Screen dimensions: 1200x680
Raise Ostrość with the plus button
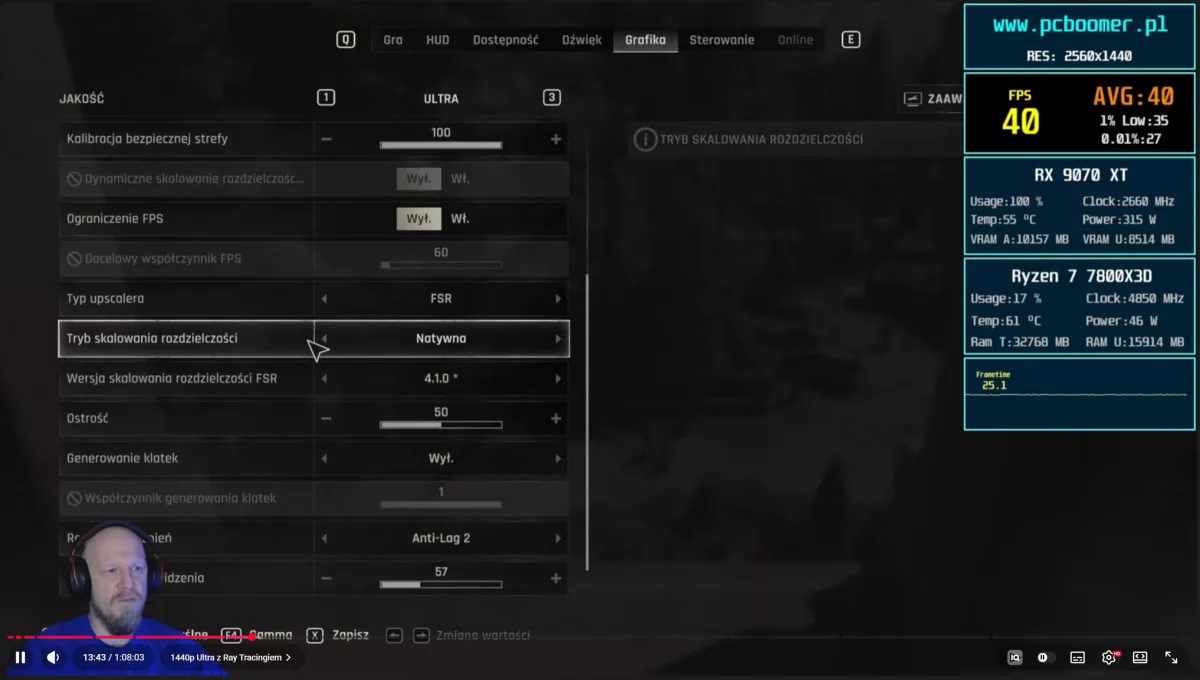[x=556, y=419]
